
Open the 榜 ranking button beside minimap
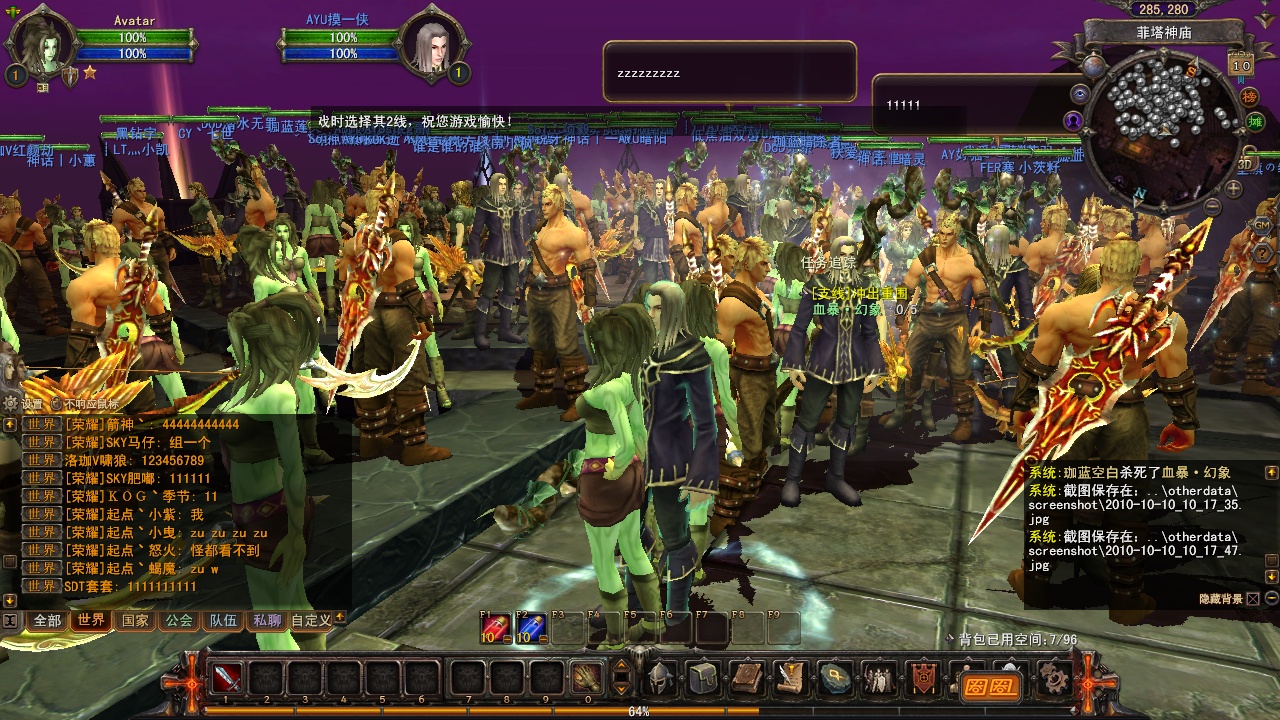click(x=1249, y=97)
